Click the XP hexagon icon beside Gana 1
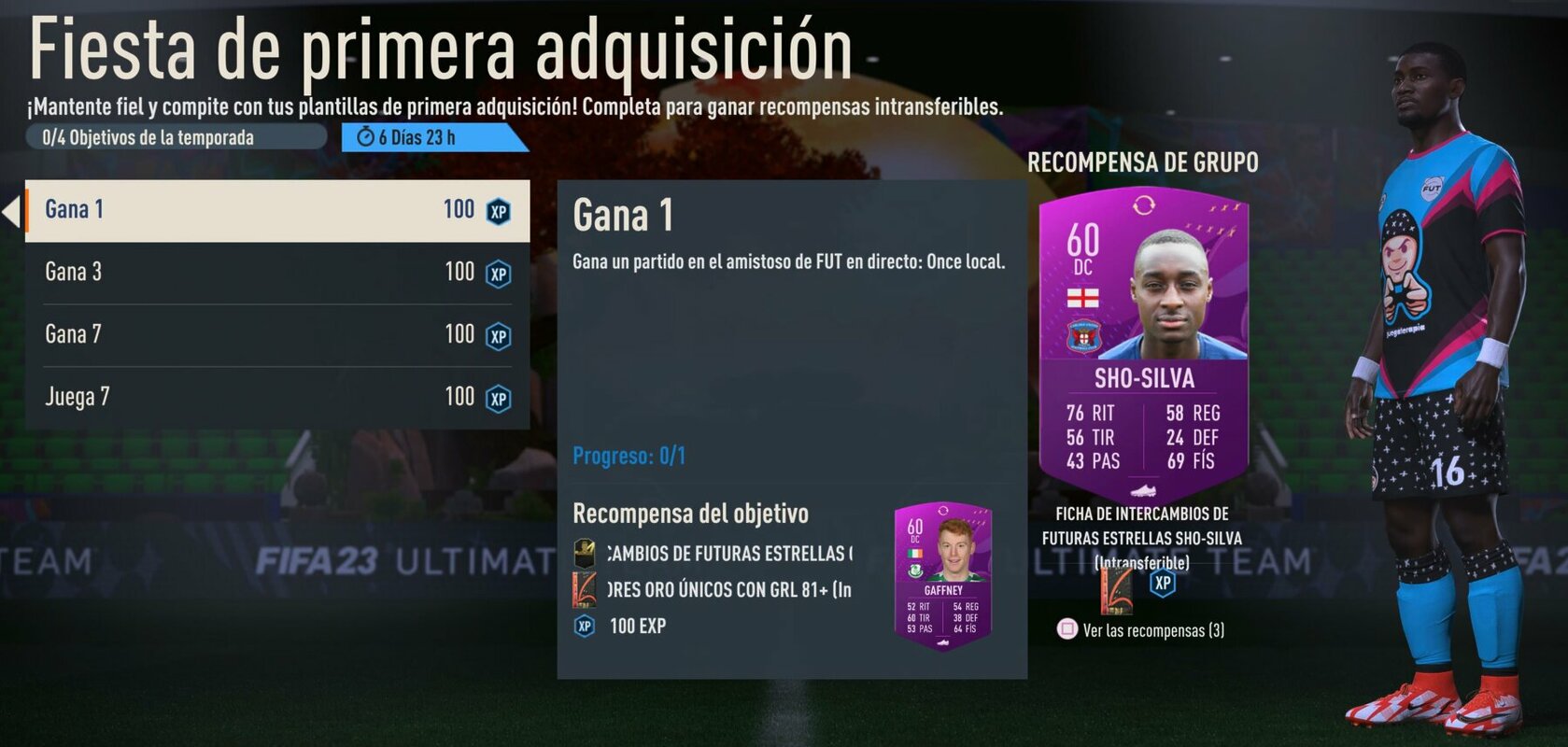The image size is (1568, 747). (x=497, y=211)
